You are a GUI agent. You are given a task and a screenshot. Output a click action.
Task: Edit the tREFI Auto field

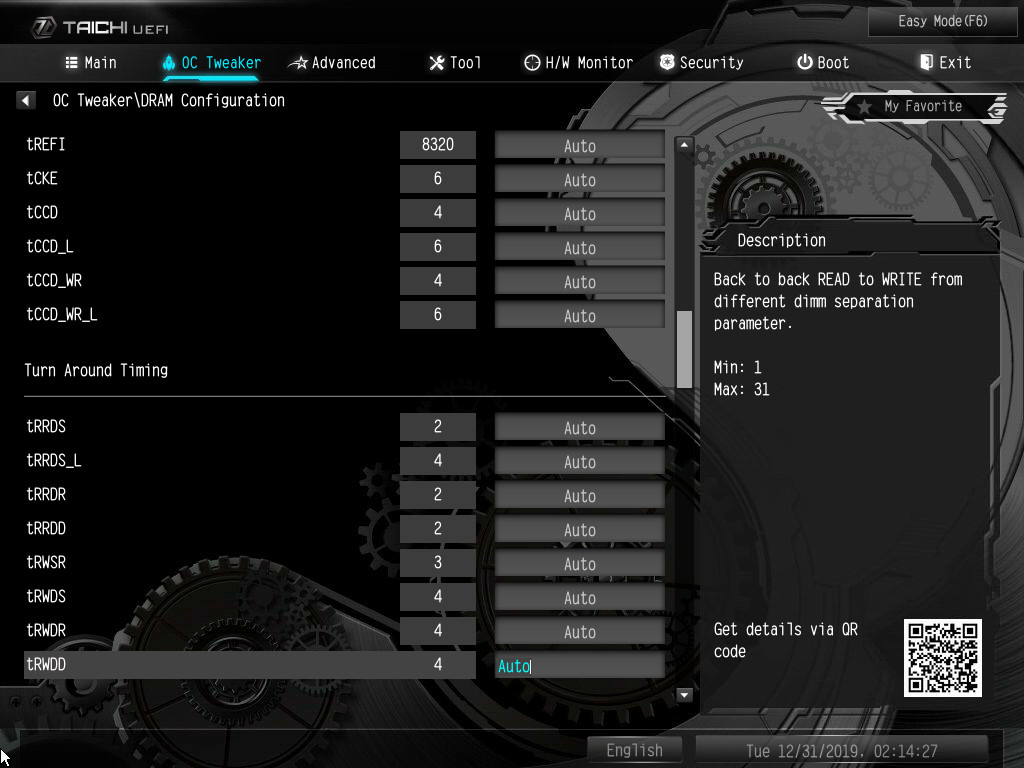click(579, 145)
